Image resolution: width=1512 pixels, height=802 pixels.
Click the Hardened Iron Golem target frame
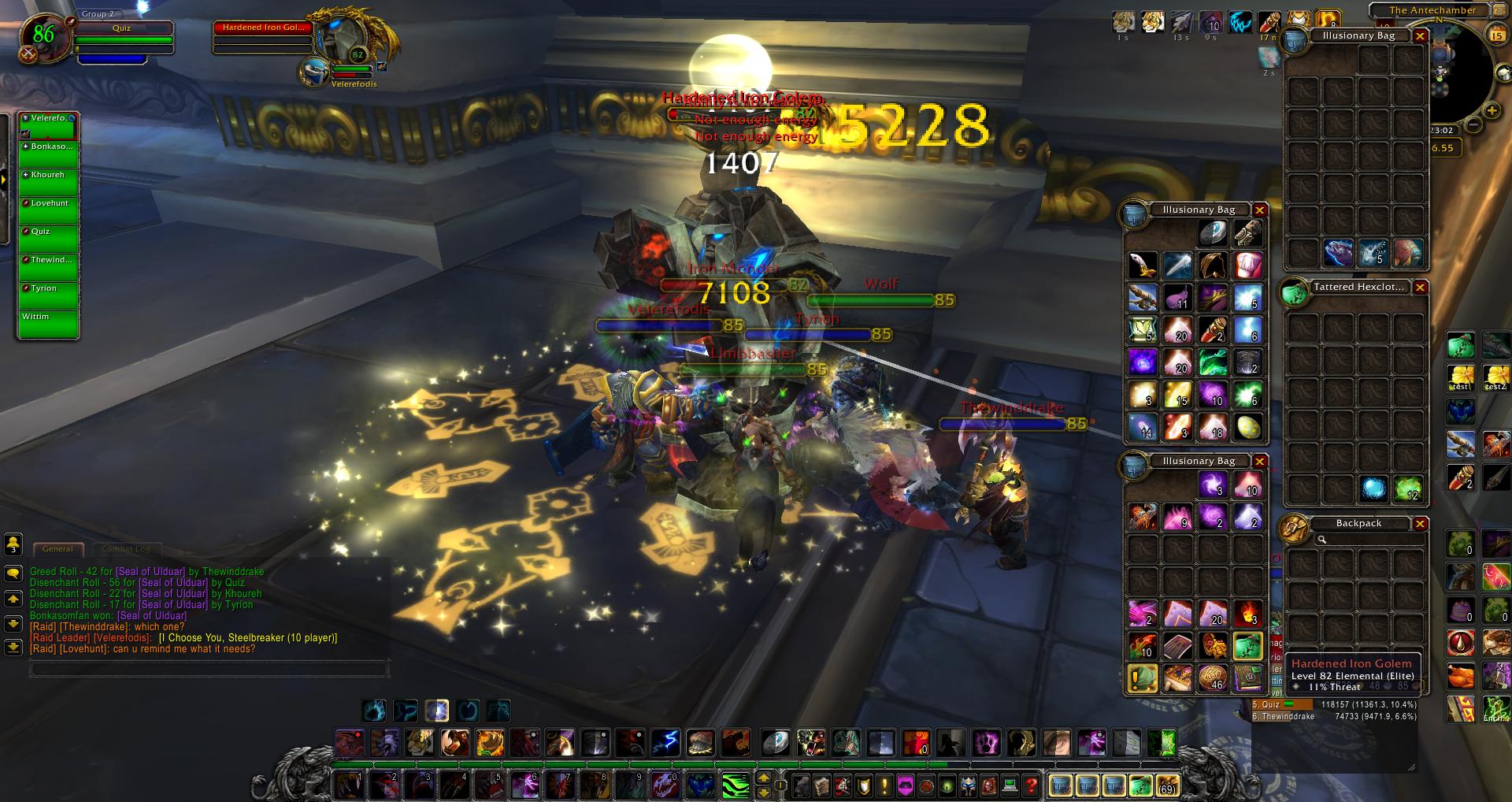(x=263, y=35)
